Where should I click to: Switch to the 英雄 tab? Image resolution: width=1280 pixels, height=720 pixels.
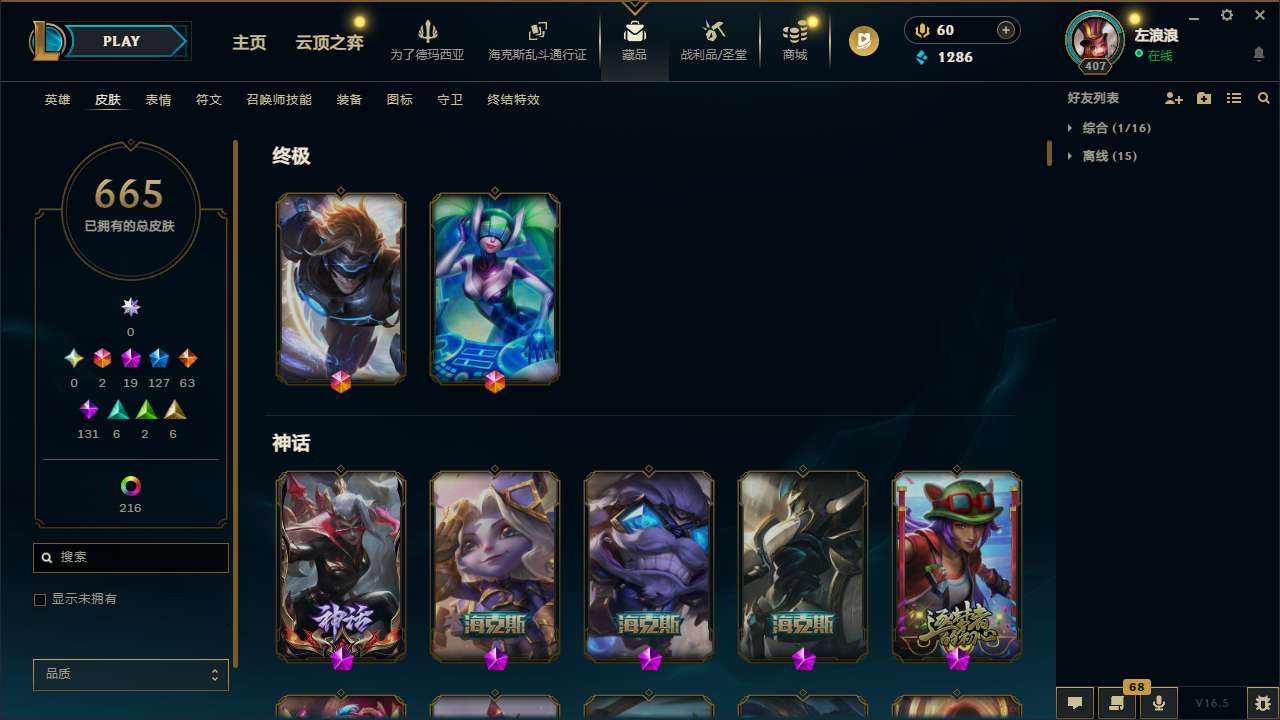(57, 100)
